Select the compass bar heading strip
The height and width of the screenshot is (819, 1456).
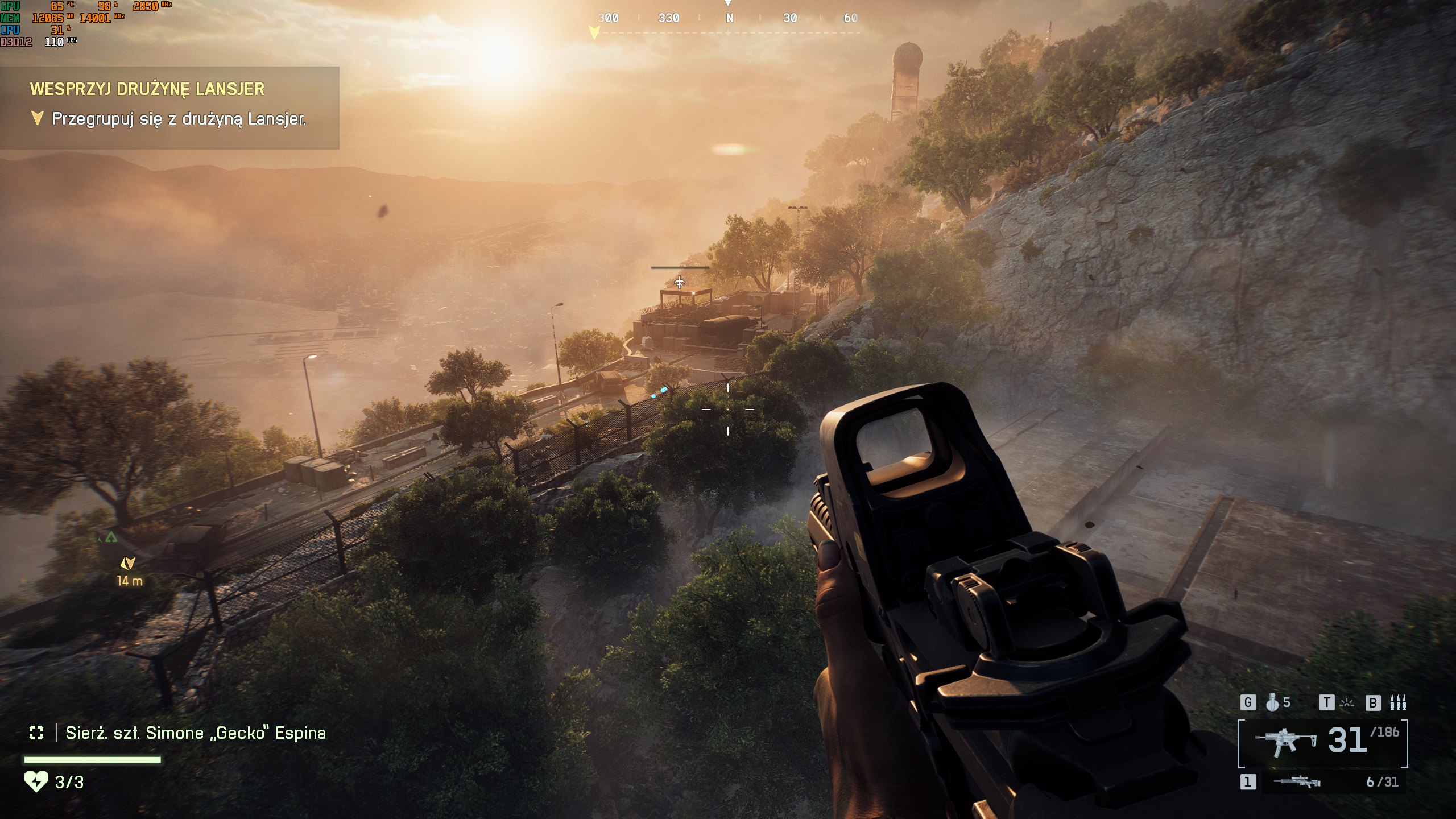click(x=729, y=19)
